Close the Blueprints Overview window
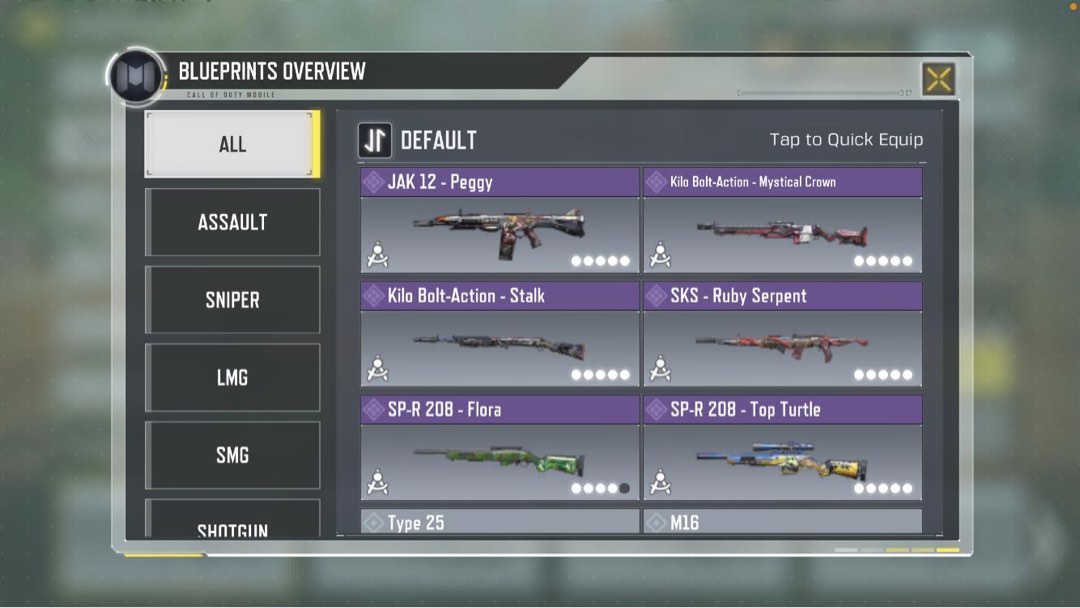The height and width of the screenshot is (608, 1080). [938, 79]
